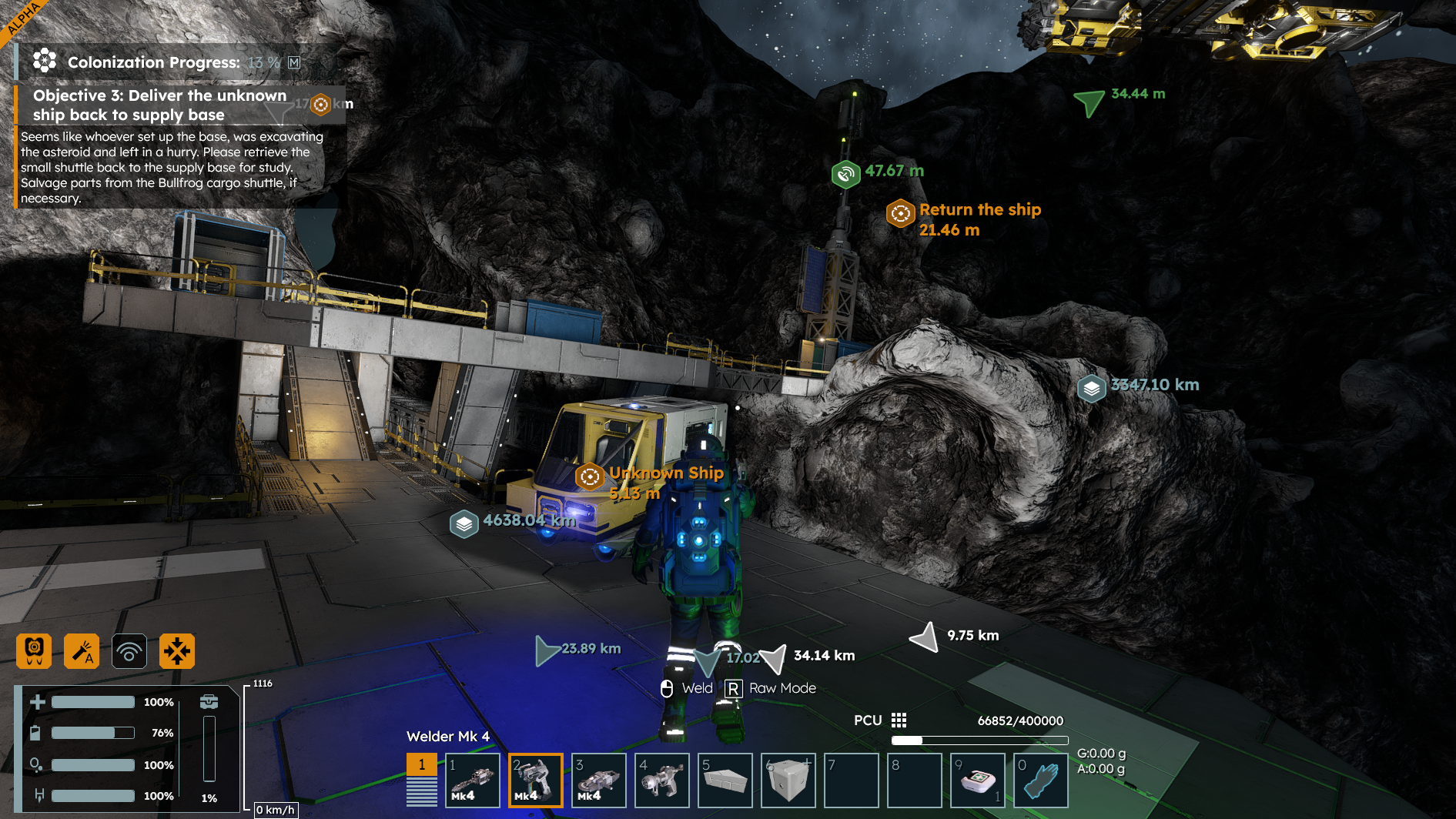
Task: Select the Unknown Ship waypoint marker
Action: 590,476
